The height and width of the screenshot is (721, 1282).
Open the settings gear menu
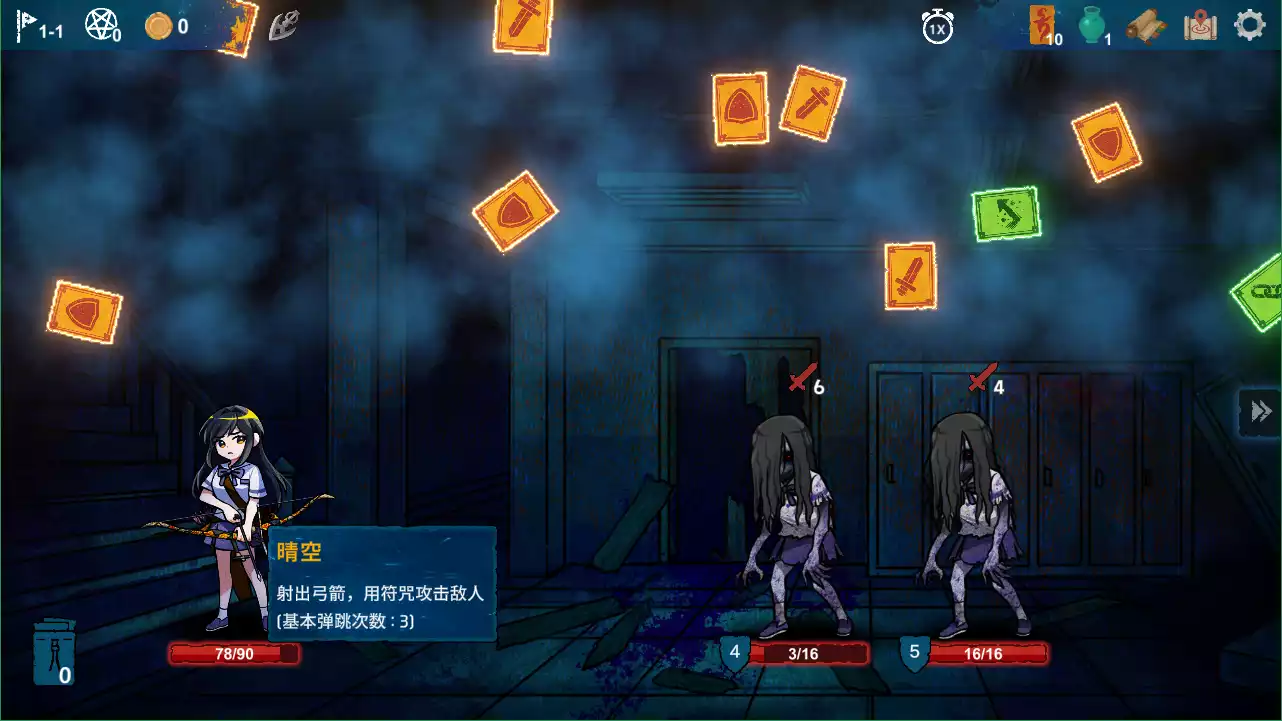click(x=1249, y=23)
